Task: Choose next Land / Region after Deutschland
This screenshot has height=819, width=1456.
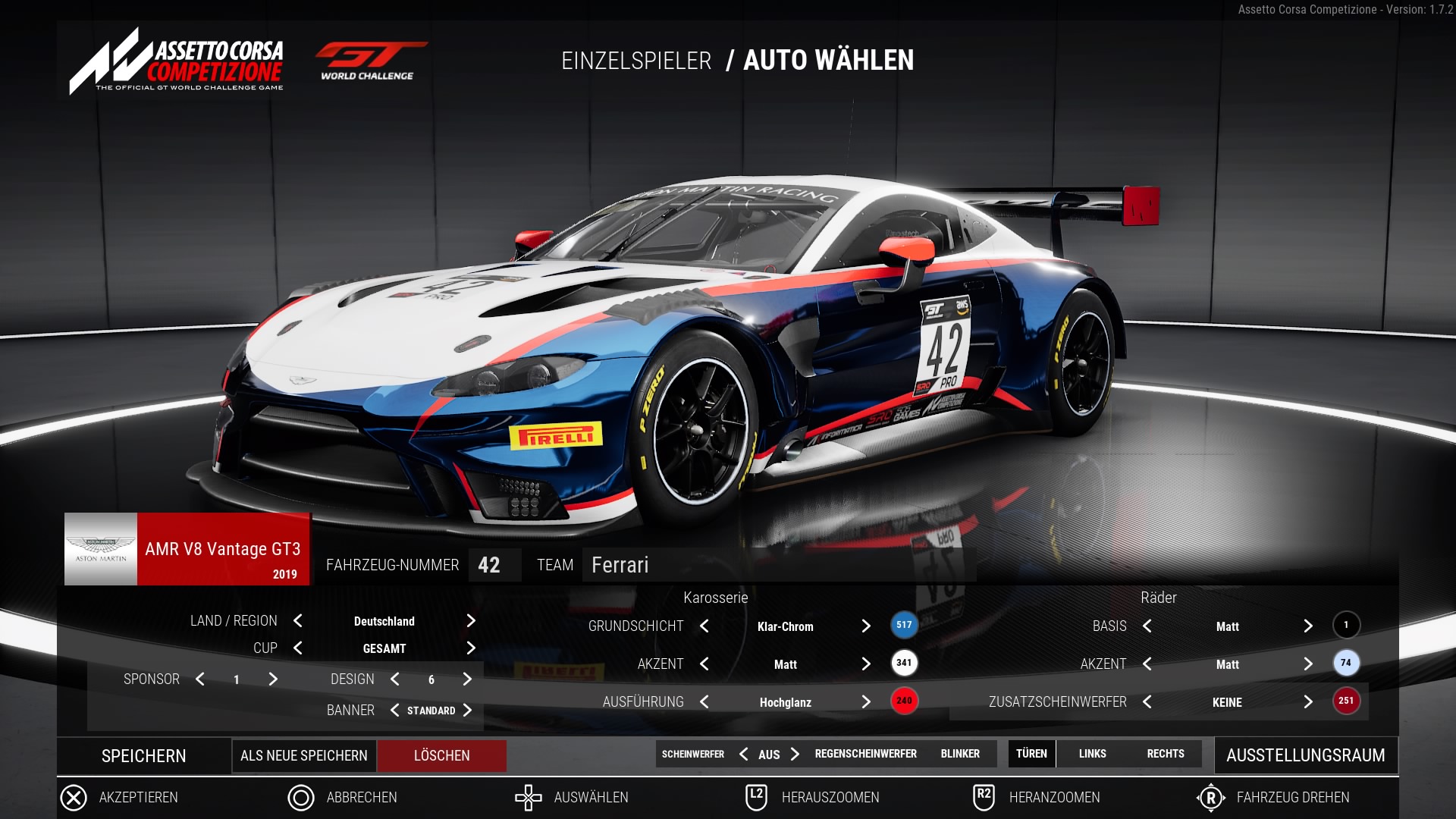Action: (471, 621)
